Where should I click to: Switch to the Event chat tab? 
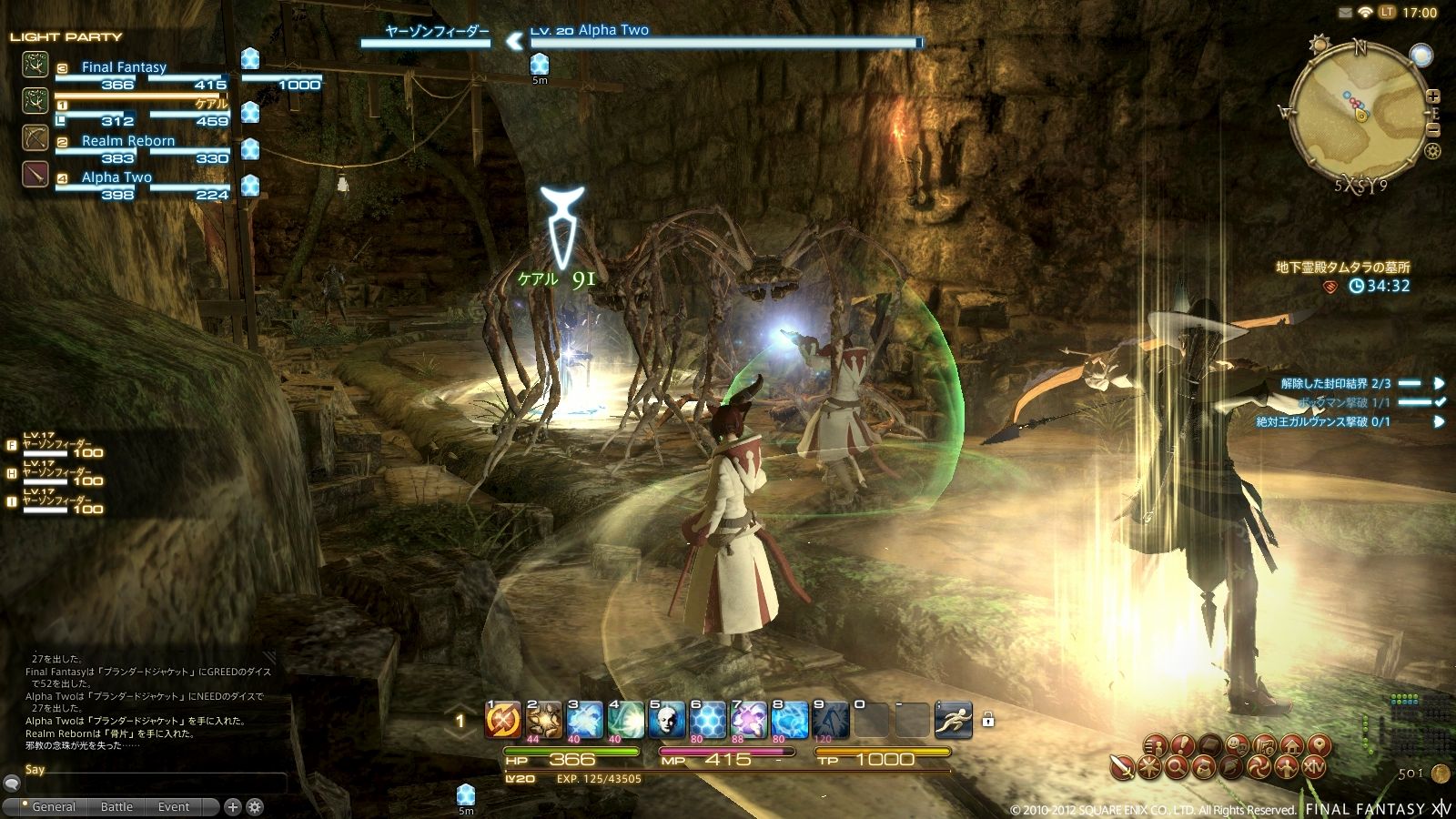point(173,806)
